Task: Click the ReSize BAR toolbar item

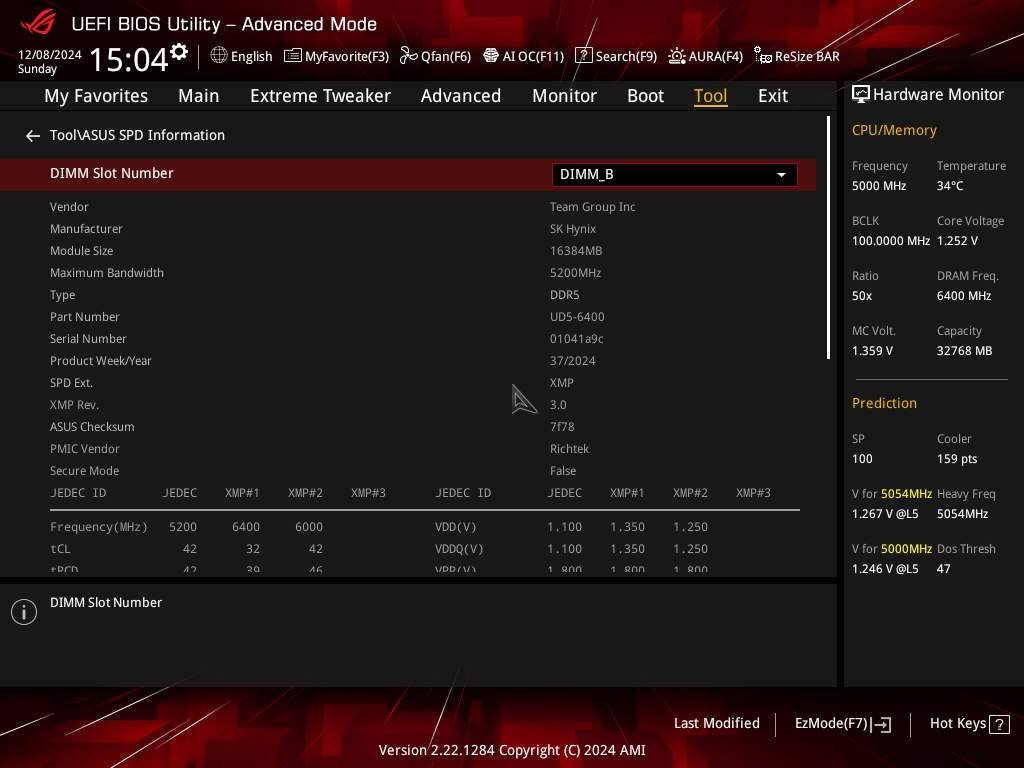Action: click(797, 56)
